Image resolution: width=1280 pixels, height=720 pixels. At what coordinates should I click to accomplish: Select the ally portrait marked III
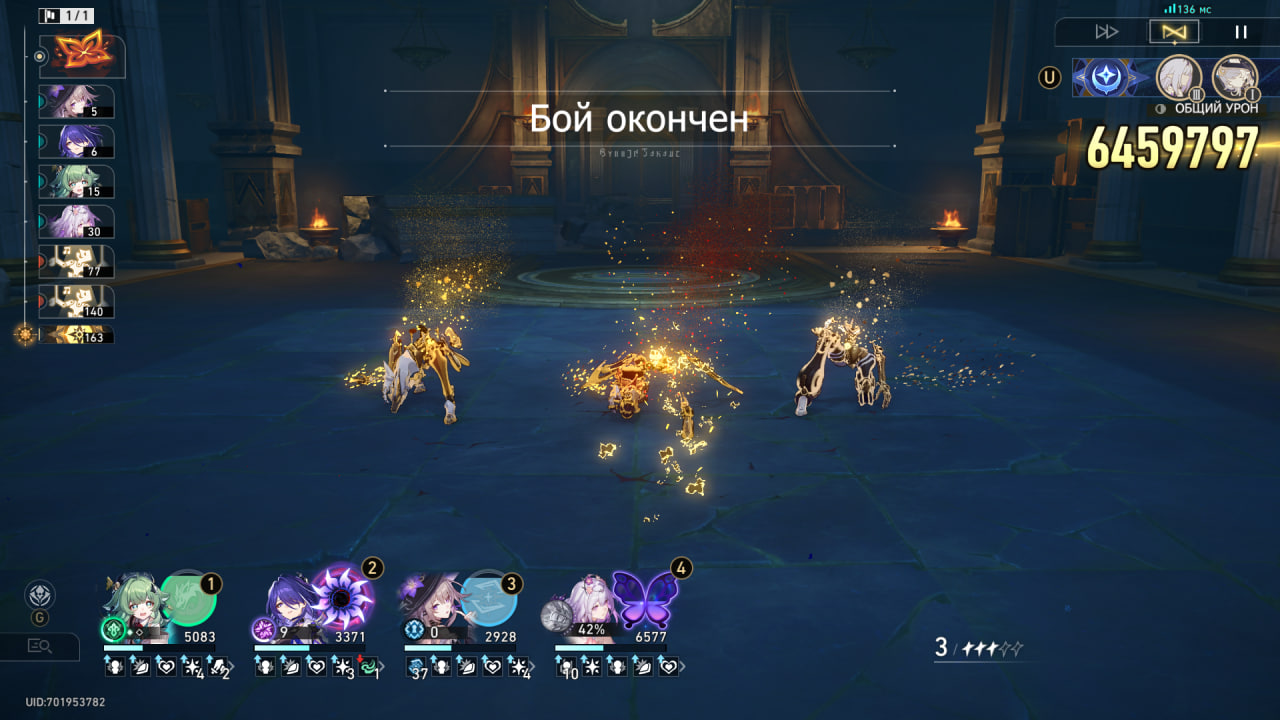(1178, 77)
